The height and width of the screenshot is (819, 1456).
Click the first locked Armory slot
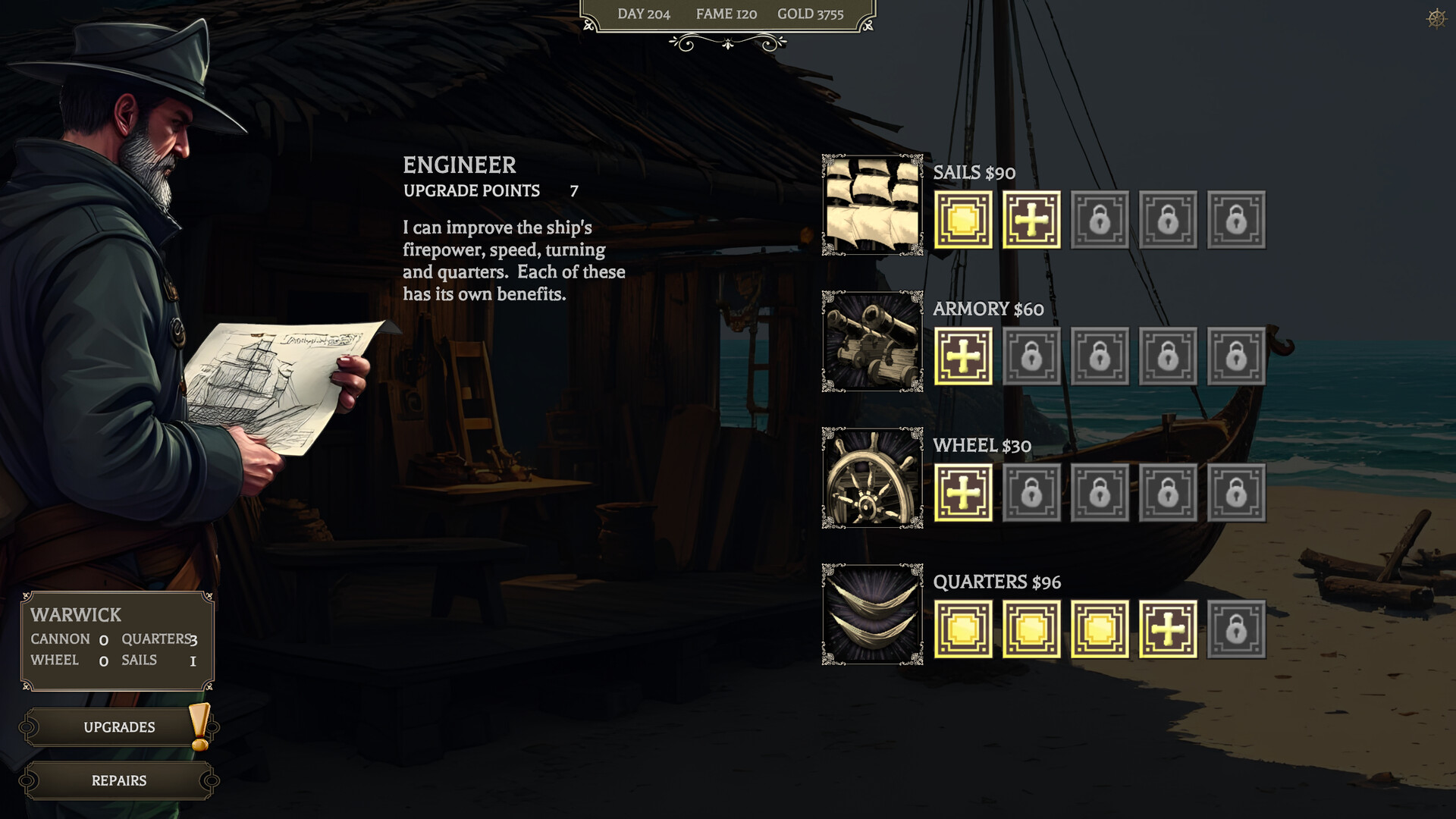click(x=1031, y=356)
